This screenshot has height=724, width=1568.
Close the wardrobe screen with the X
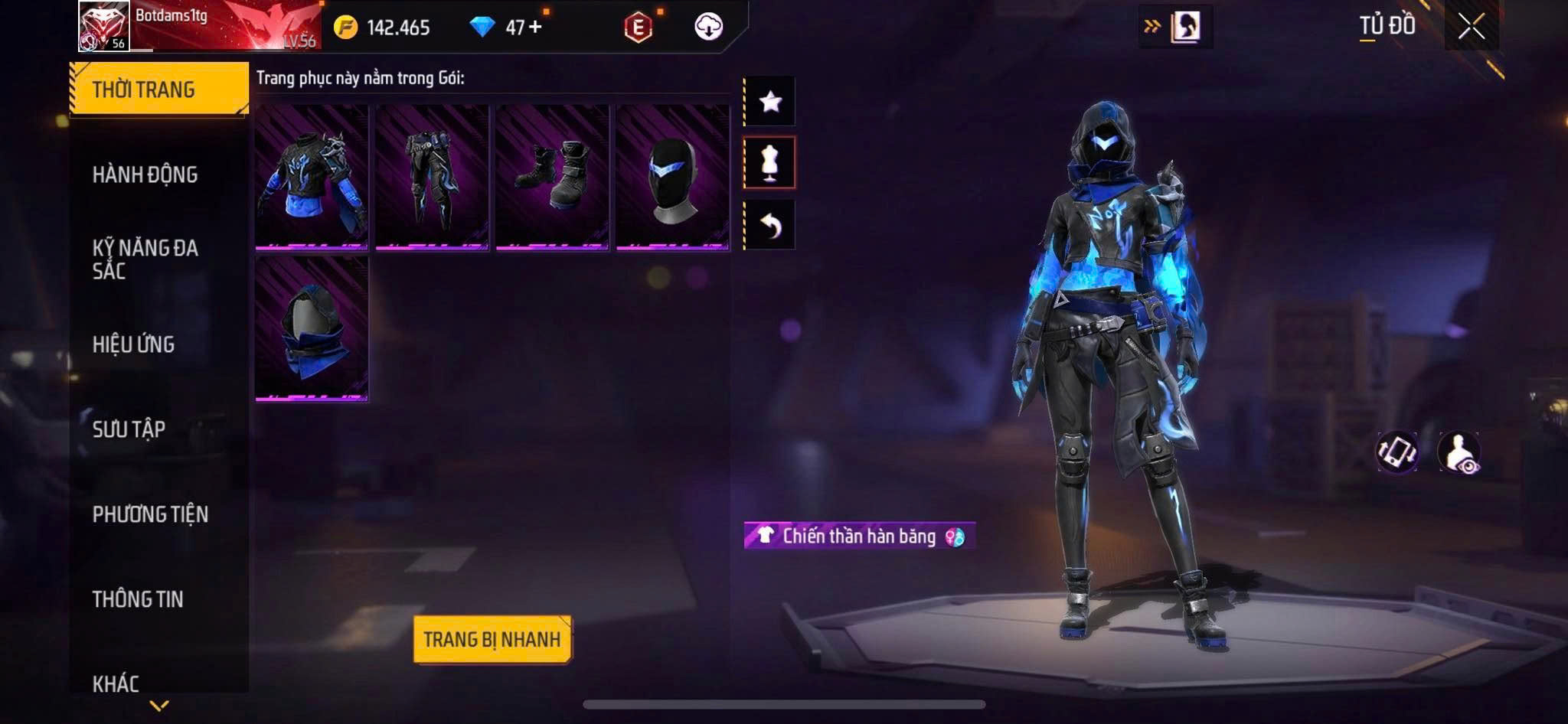click(x=1471, y=27)
